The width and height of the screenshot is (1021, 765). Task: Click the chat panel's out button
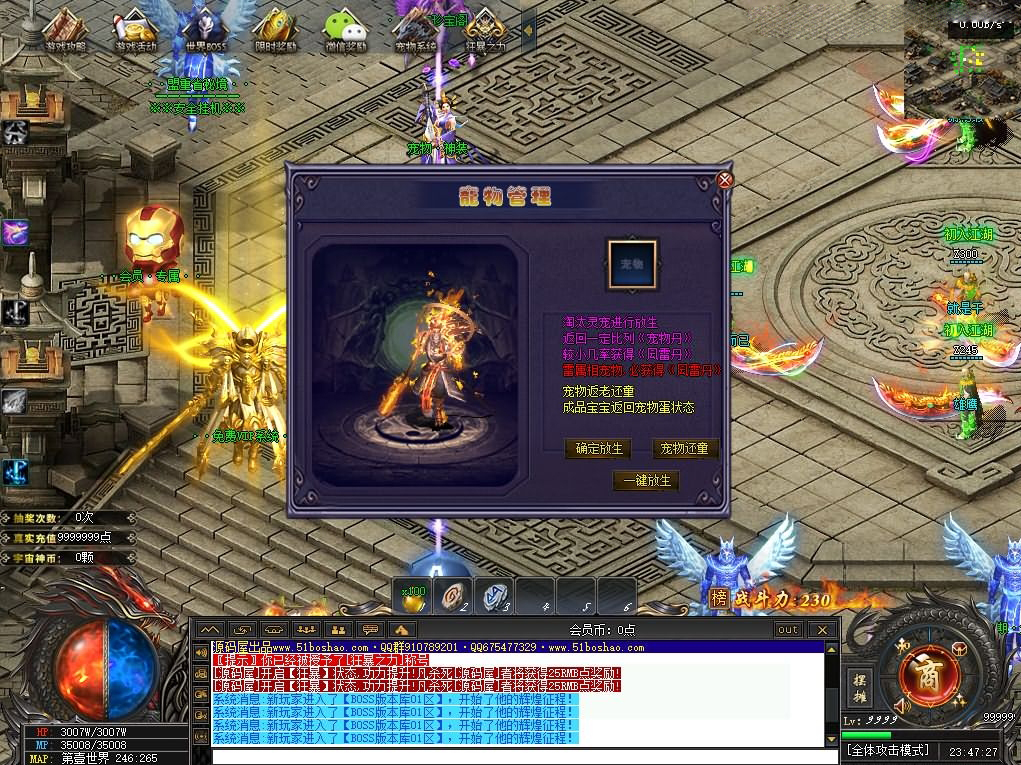(x=788, y=629)
